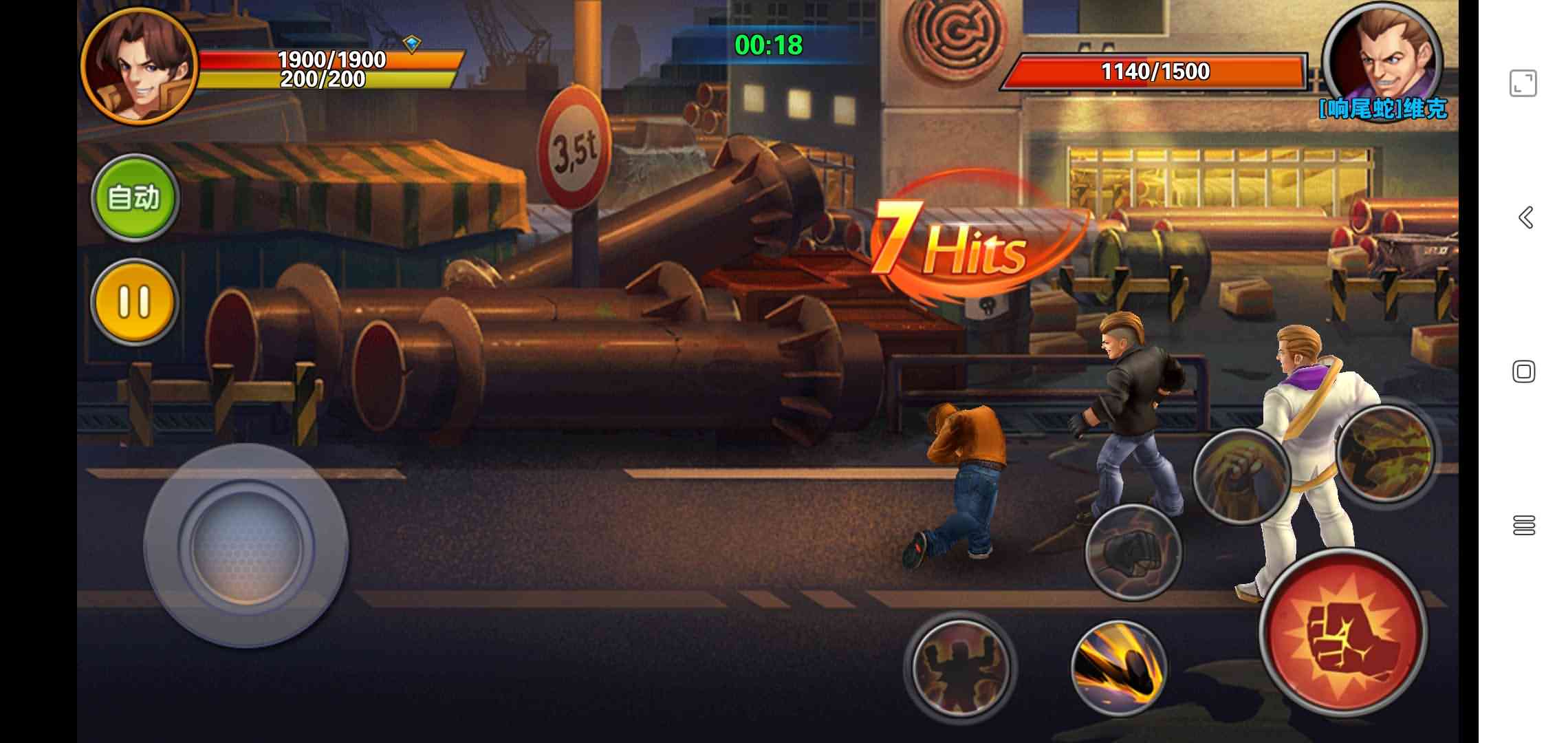
Task: Open the phone's home square button
Action: 1524,371
